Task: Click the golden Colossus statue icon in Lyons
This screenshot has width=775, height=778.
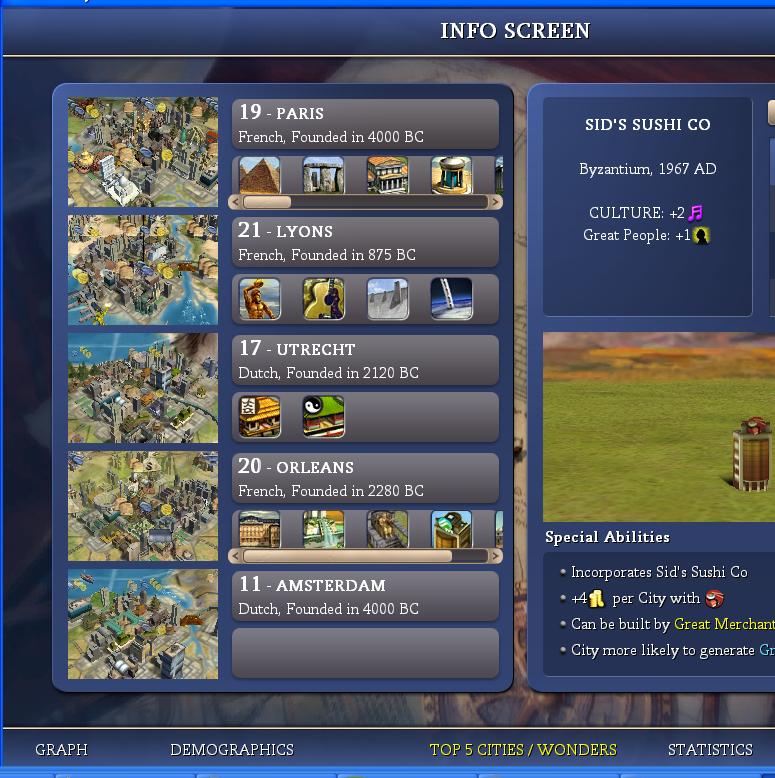Action: click(x=260, y=298)
